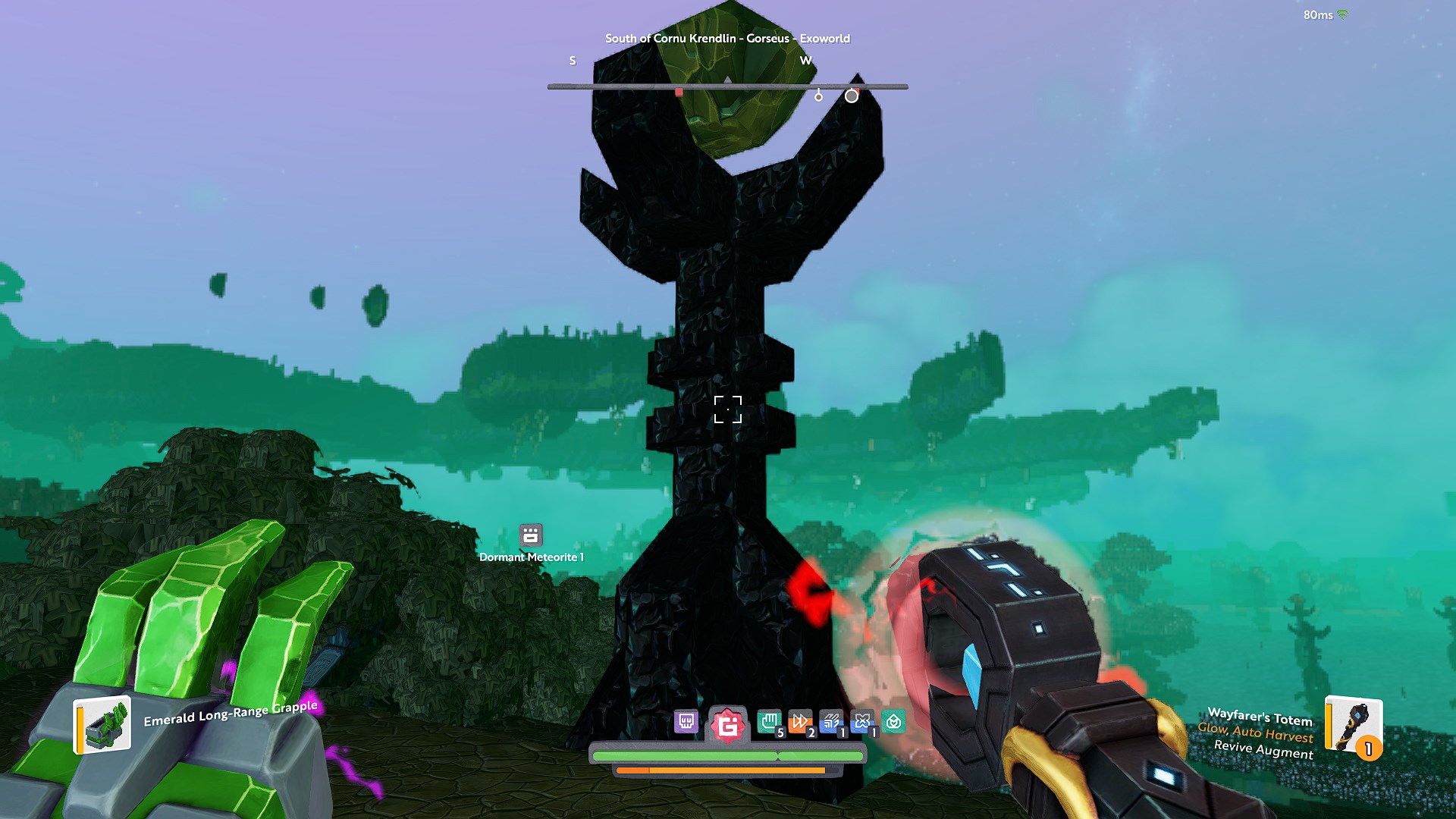
Task: Click the green connection signal icon
Action: pyautogui.click(x=1342, y=14)
